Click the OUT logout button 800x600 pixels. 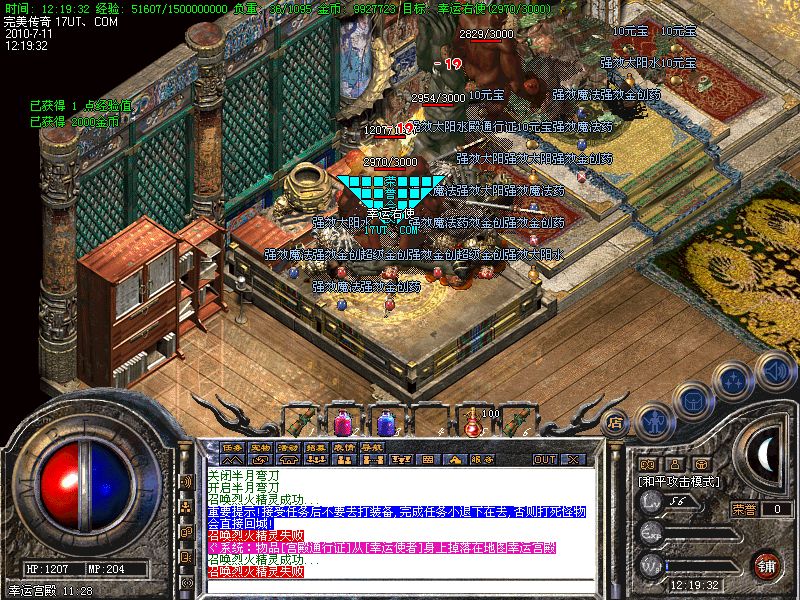pyautogui.click(x=545, y=459)
